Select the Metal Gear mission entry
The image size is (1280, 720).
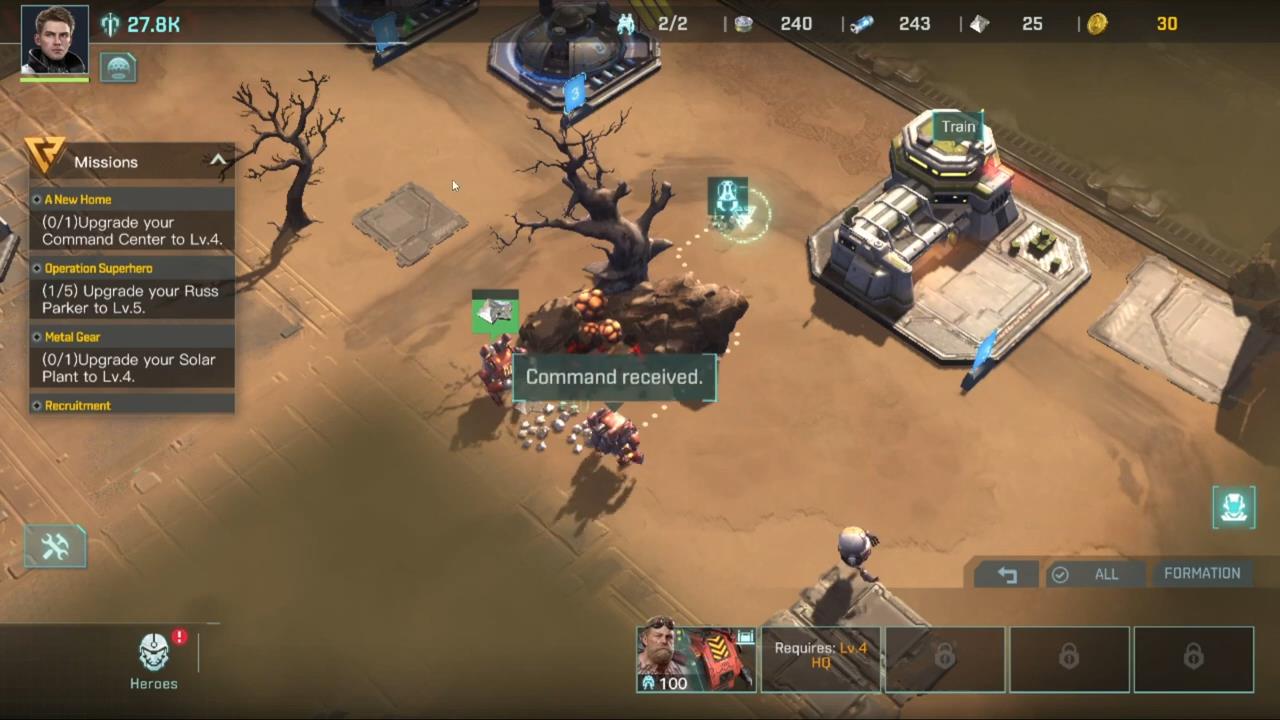72,337
